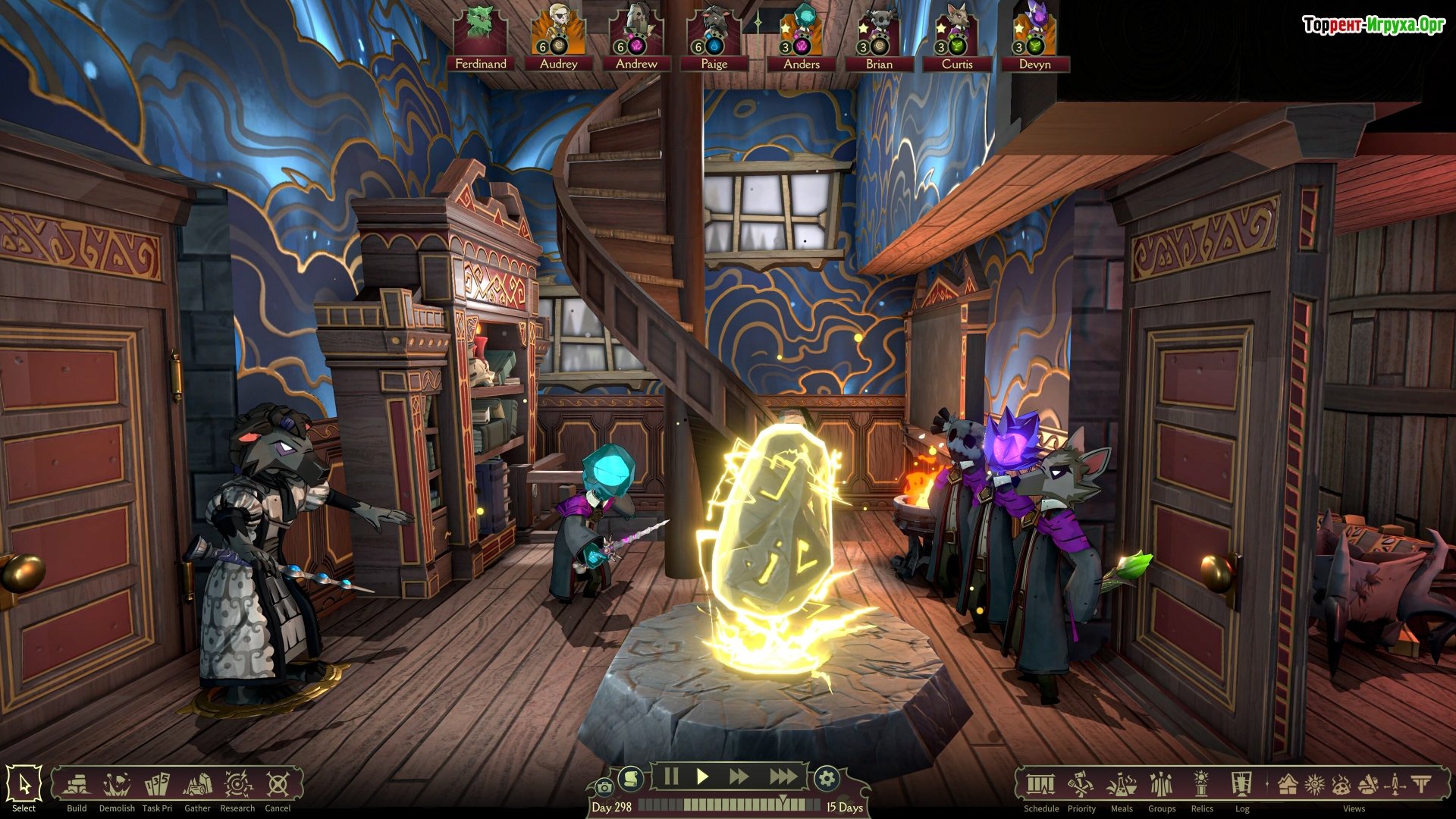Switch to triple fast-forward speed
The width and height of the screenshot is (1456, 819).
pyautogui.click(x=783, y=777)
